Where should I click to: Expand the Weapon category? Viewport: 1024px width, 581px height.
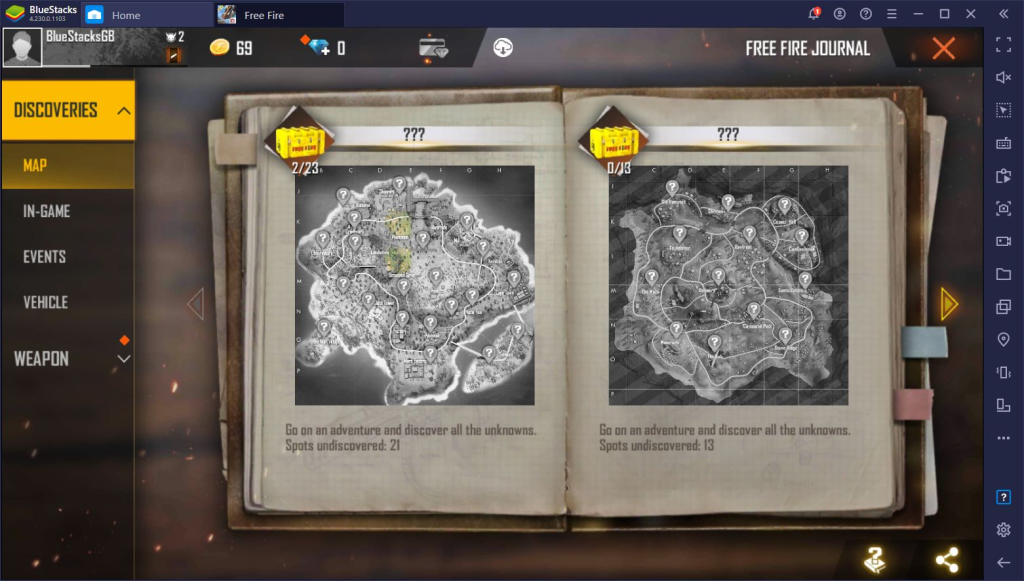(x=124, y=358)
